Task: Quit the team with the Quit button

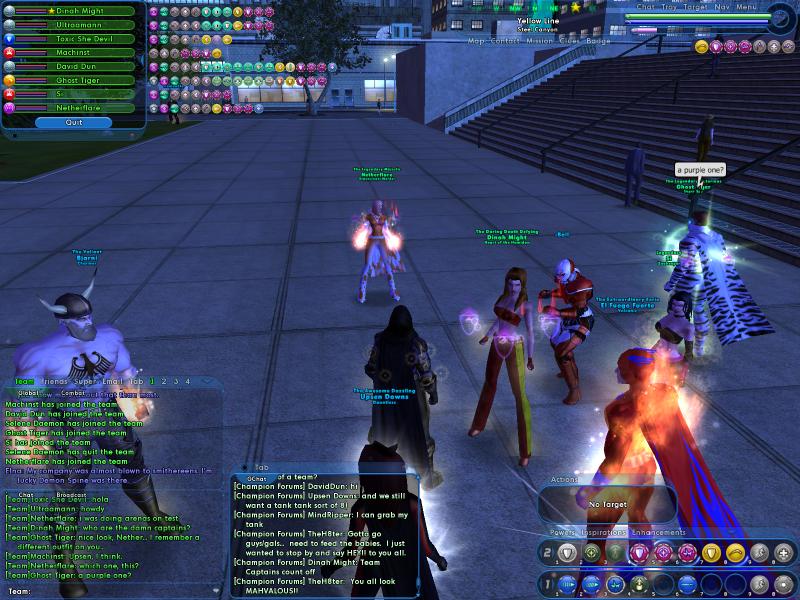Action: (73, 122)
